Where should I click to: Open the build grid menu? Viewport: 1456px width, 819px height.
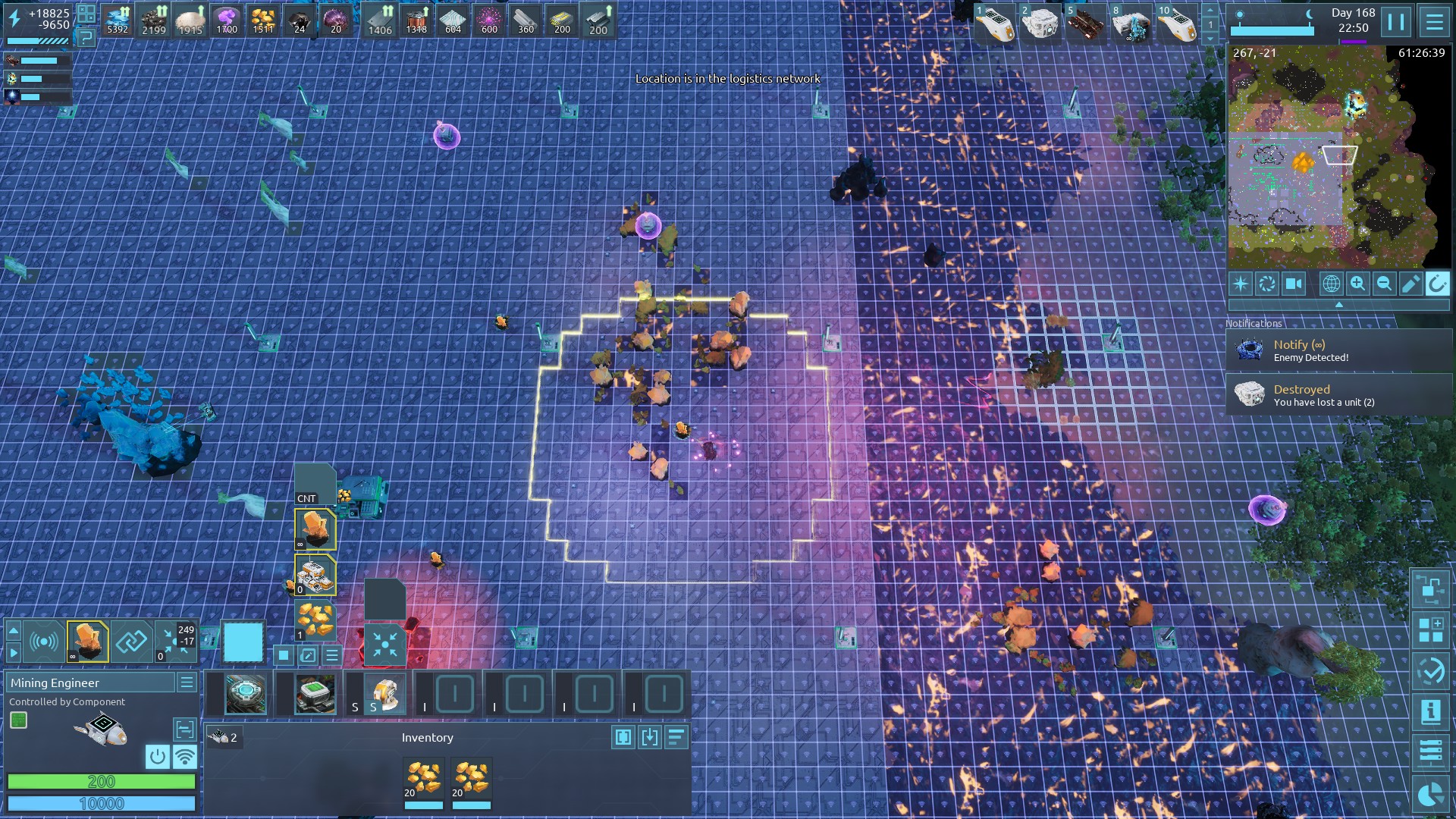1430,629
